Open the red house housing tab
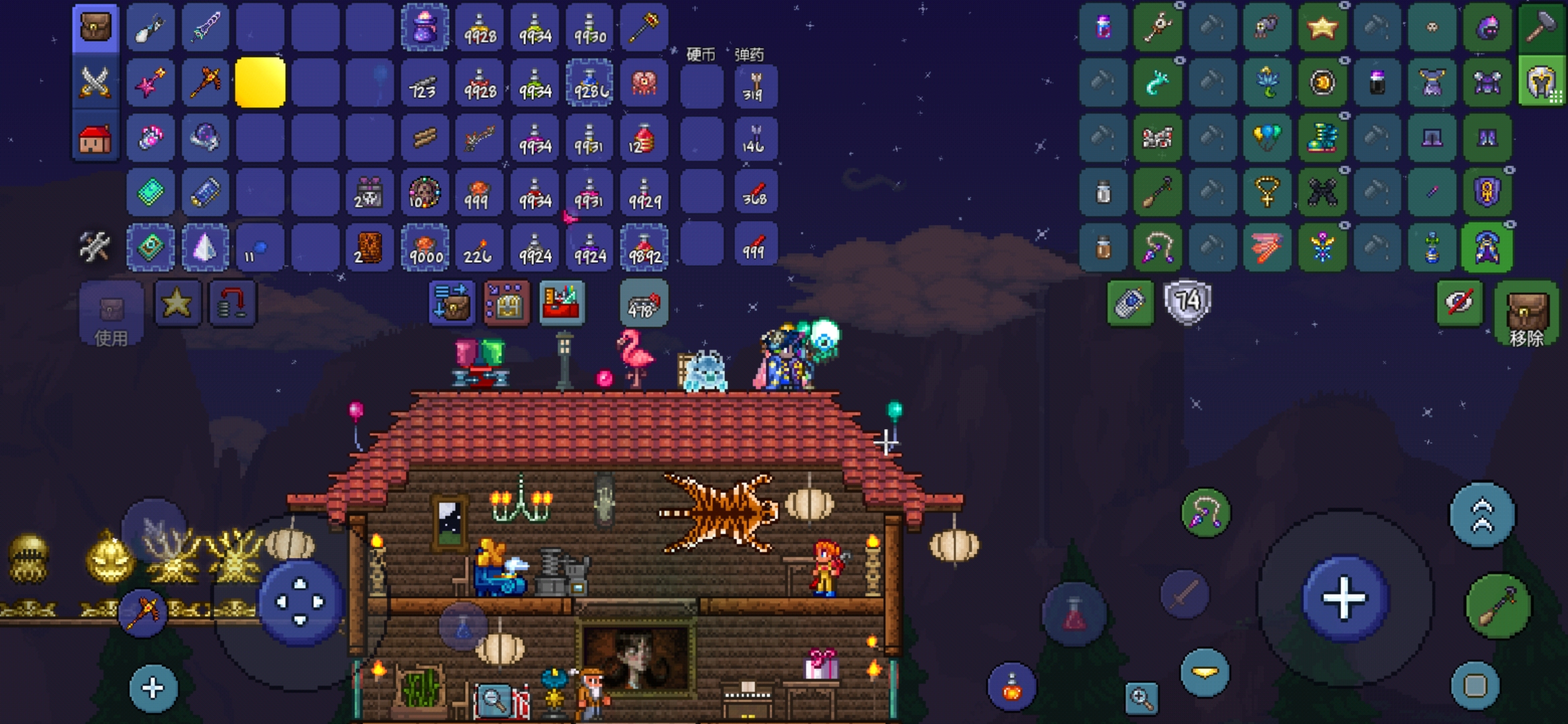This screenshot has width=1568, height=724. click(x=94, y=139)
